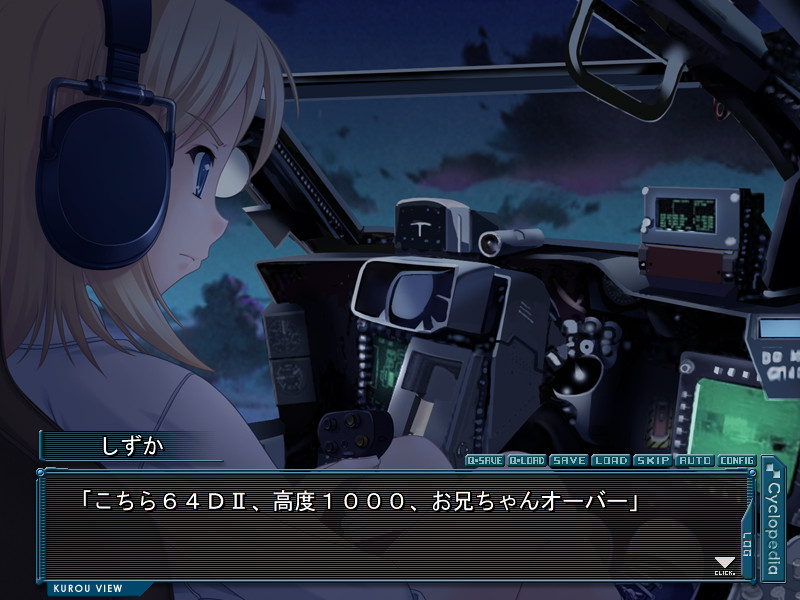Viewport: 800px width, 600px height.
Task: Quick load using Q-LOAD
Action: point(527,461)
